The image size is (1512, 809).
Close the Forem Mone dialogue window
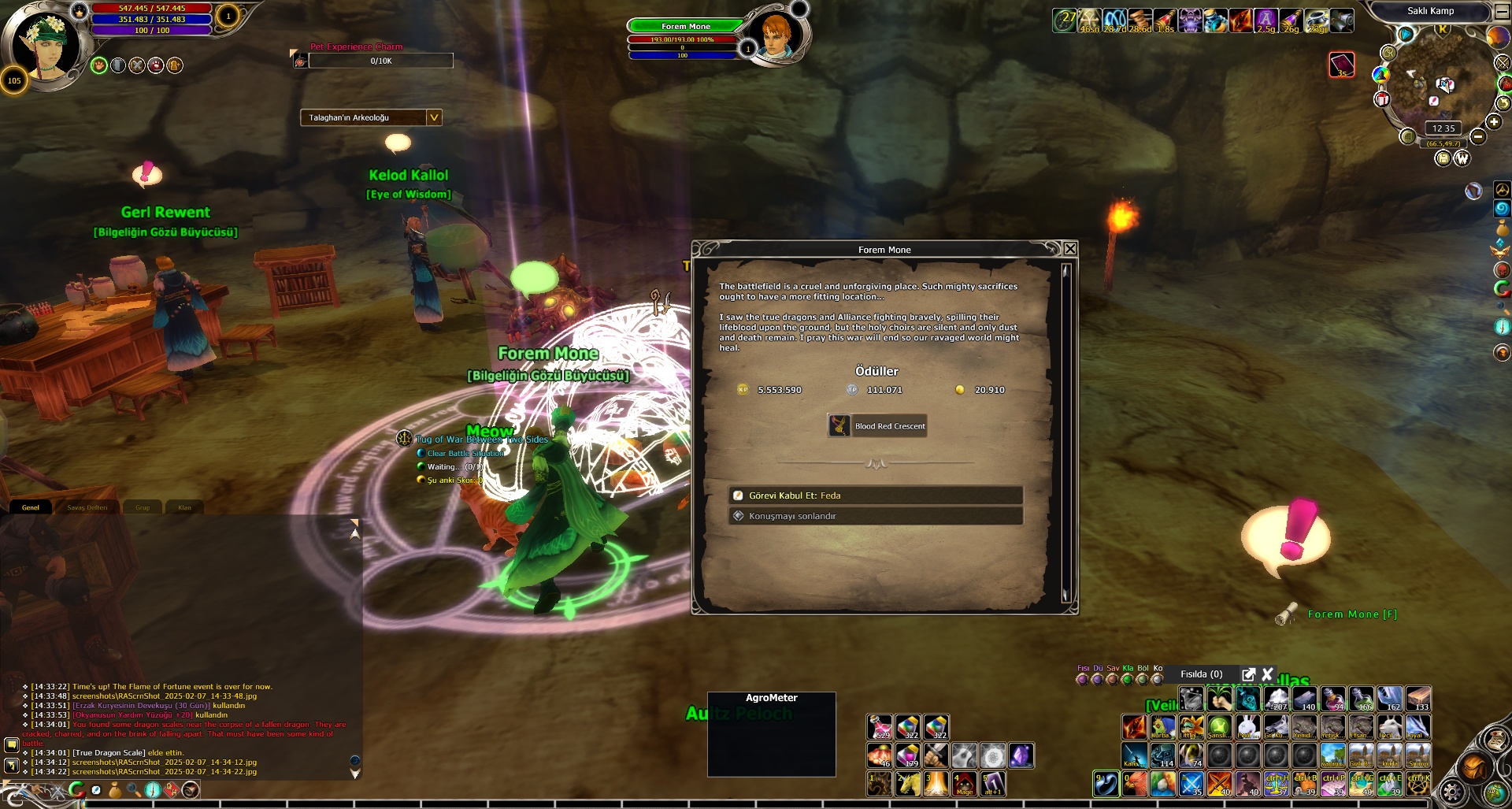pyautogui.click(x=1070, y=249)
